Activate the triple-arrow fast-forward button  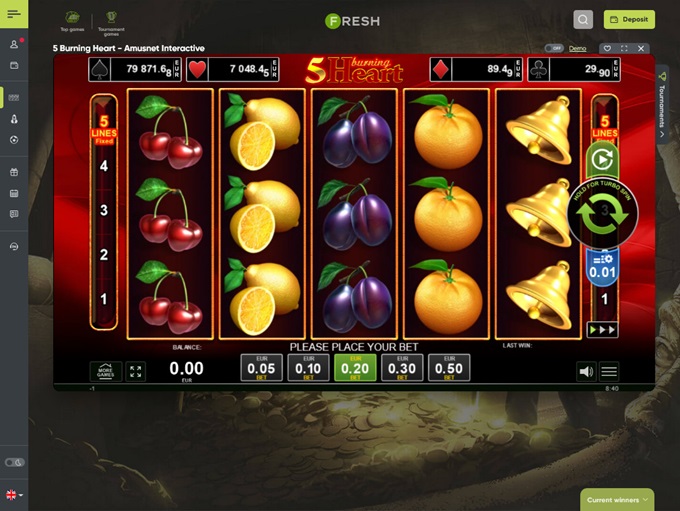point(602,329)
